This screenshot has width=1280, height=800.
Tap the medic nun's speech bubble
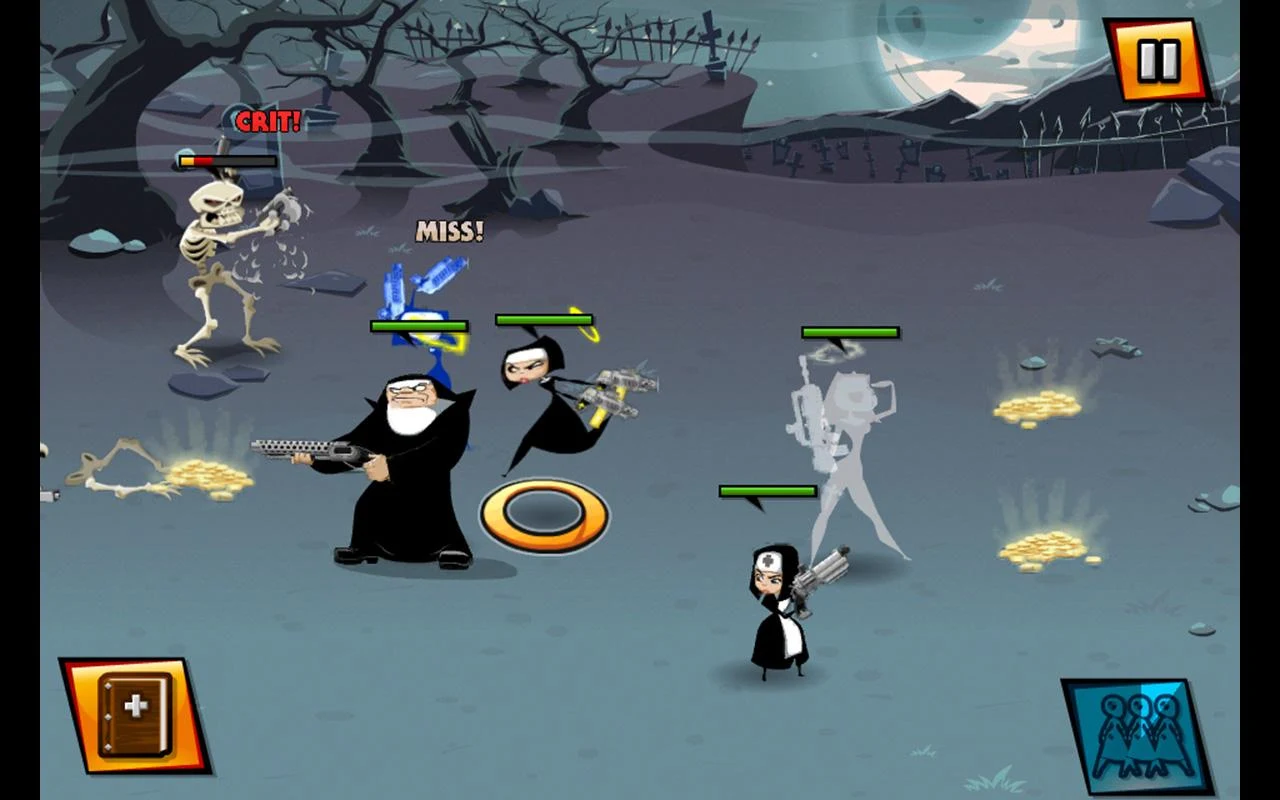tap(765, 491)
